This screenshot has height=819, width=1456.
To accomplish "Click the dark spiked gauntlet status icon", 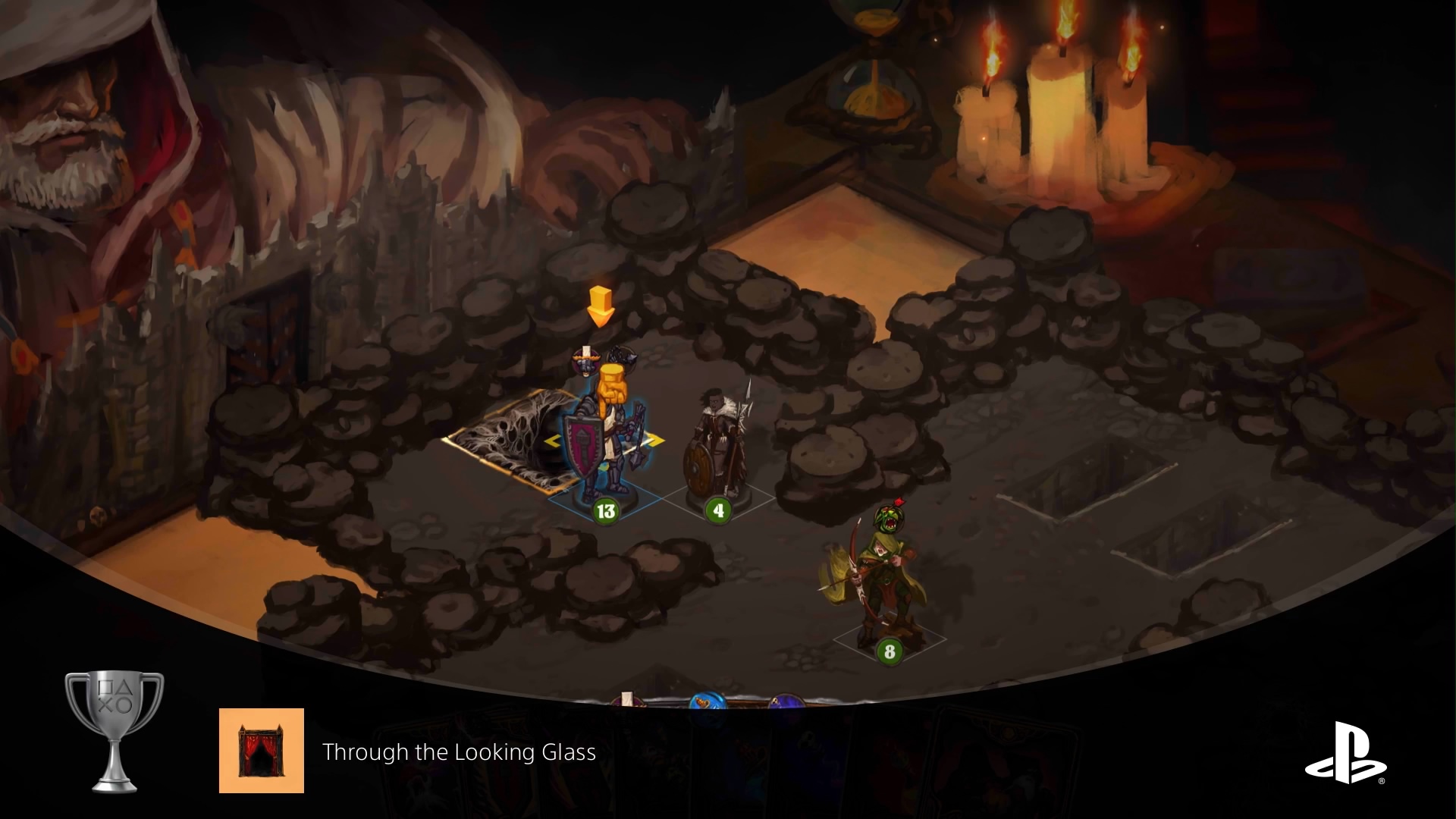I will (x=622, y=356).
